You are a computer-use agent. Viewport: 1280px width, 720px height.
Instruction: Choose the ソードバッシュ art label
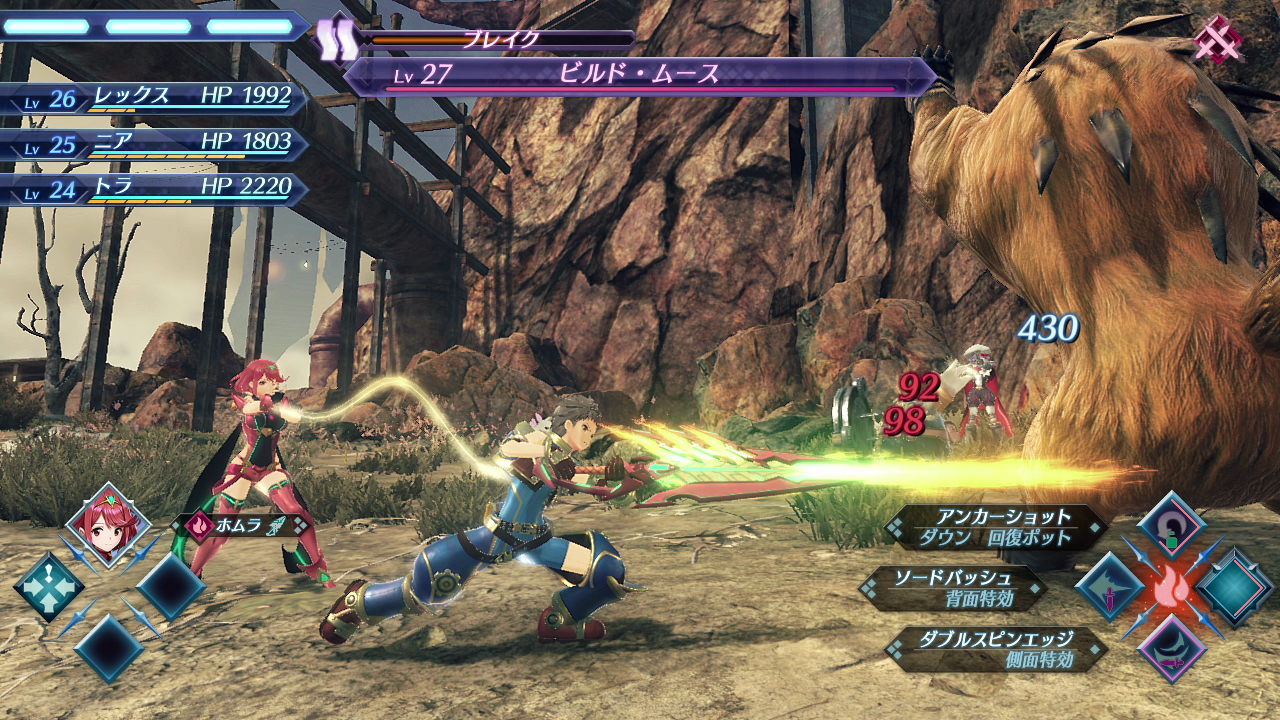pyautogui.click(x=955, y=588)
